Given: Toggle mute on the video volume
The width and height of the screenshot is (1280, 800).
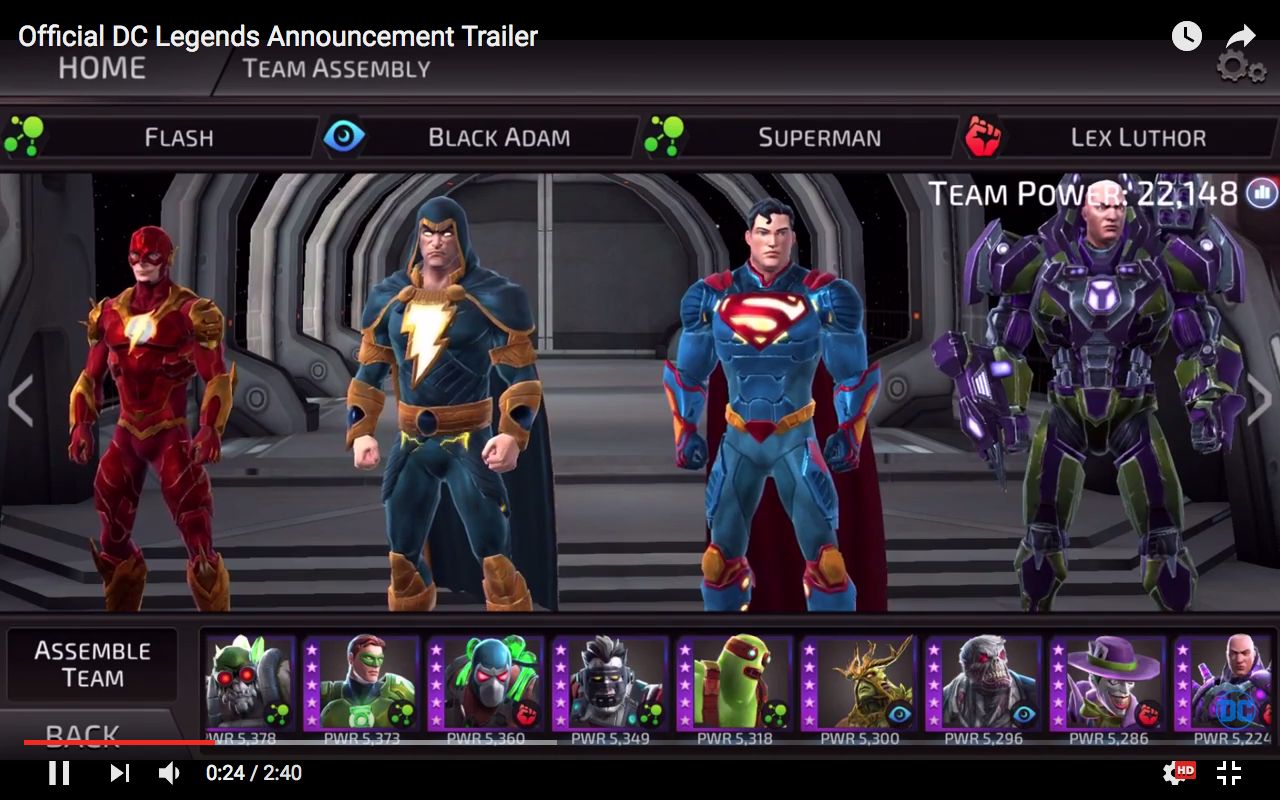Looking at the screenshot, I should tap(167, 772).
